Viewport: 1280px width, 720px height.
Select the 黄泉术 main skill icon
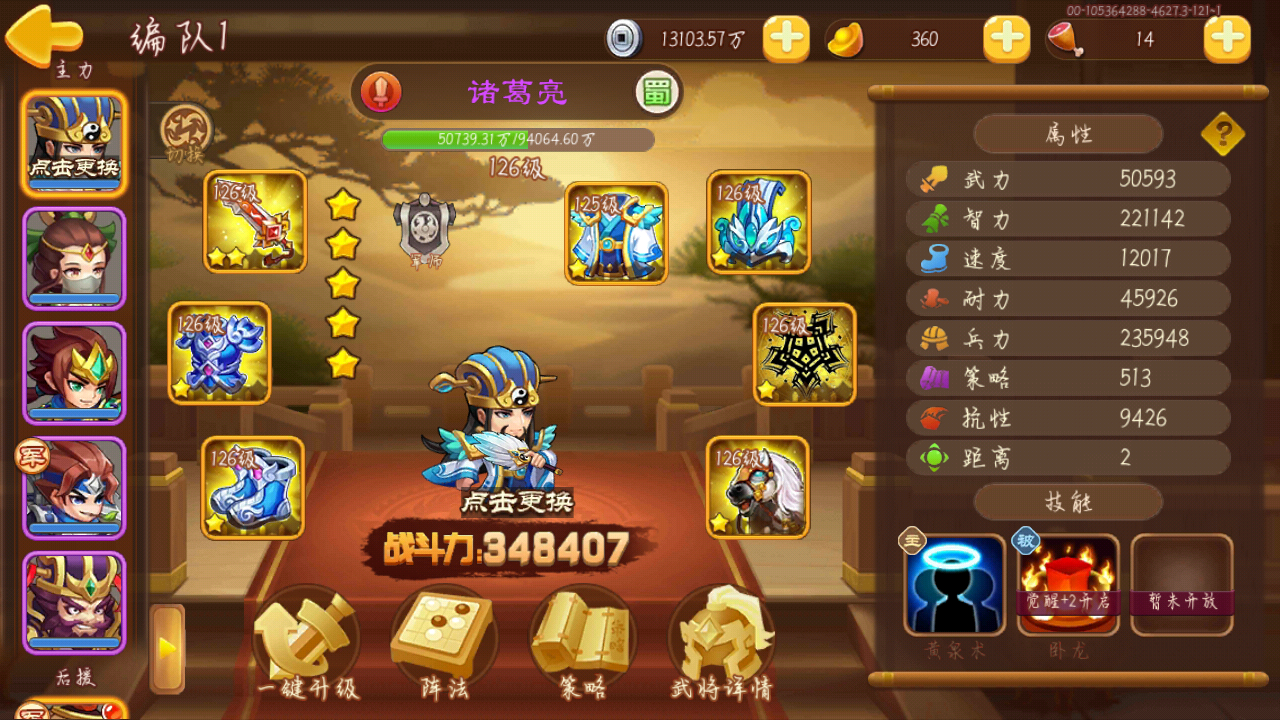click(x=955, y=587)
